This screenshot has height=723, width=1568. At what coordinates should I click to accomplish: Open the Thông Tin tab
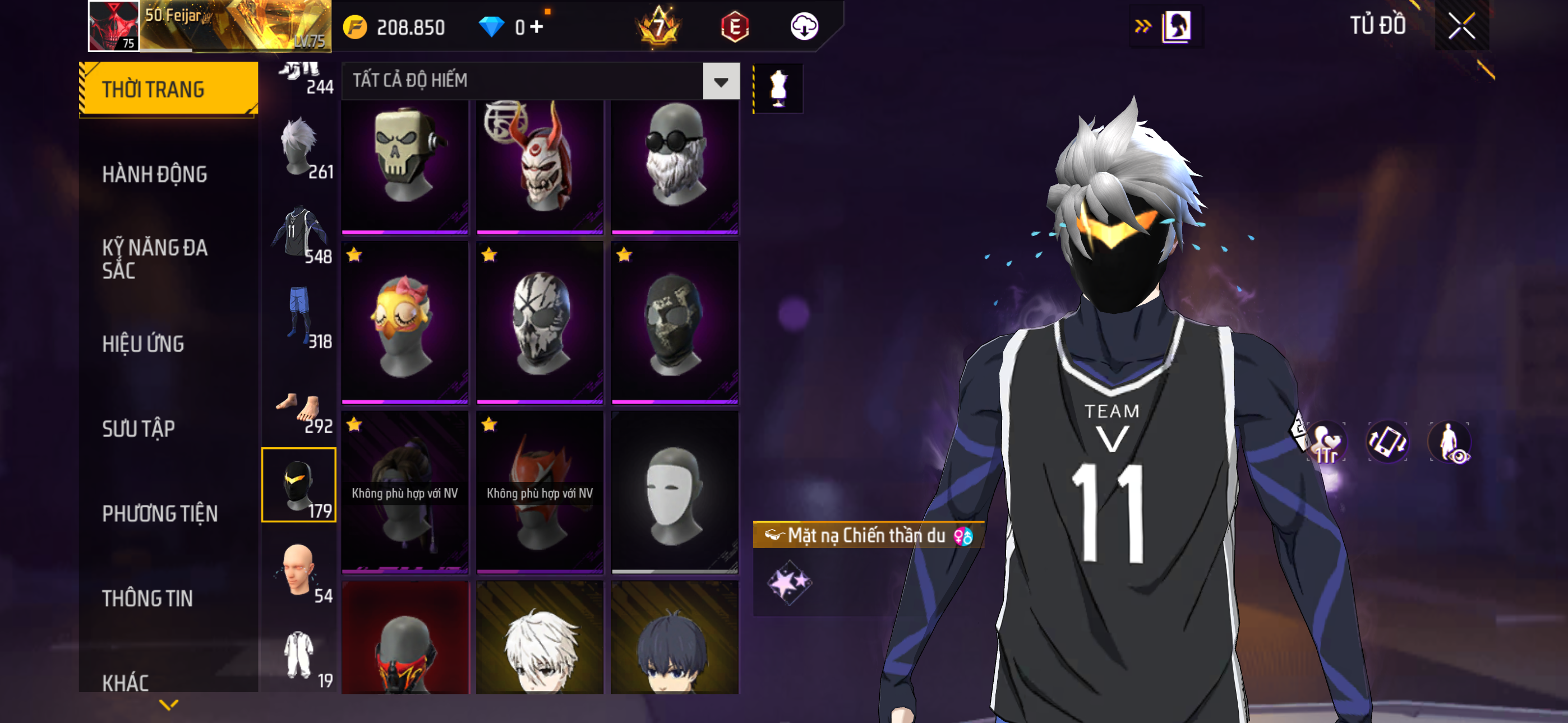pos(147,598)
